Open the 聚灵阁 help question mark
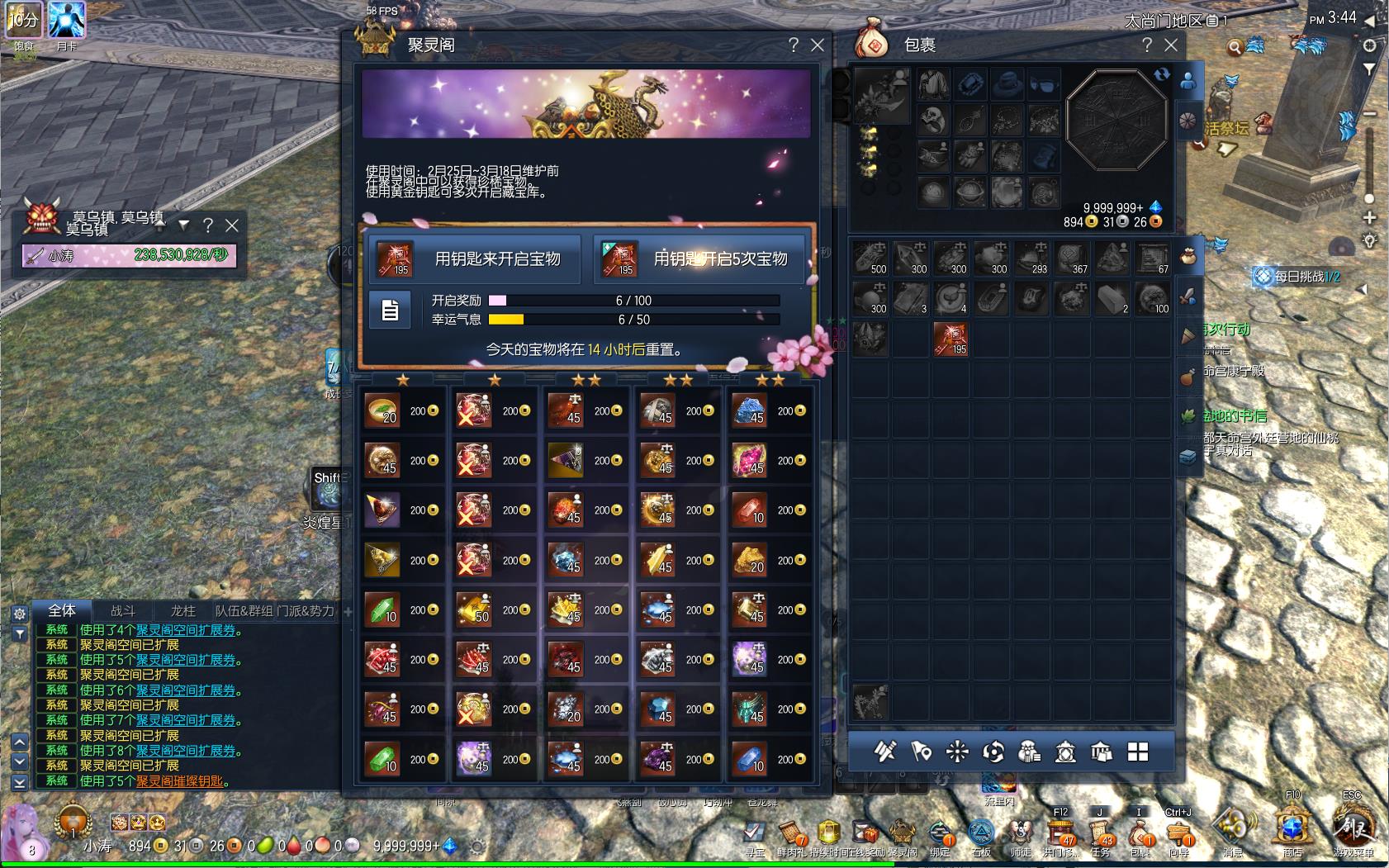The width and height of the screenshot is (1389, 868). [794, 45]
